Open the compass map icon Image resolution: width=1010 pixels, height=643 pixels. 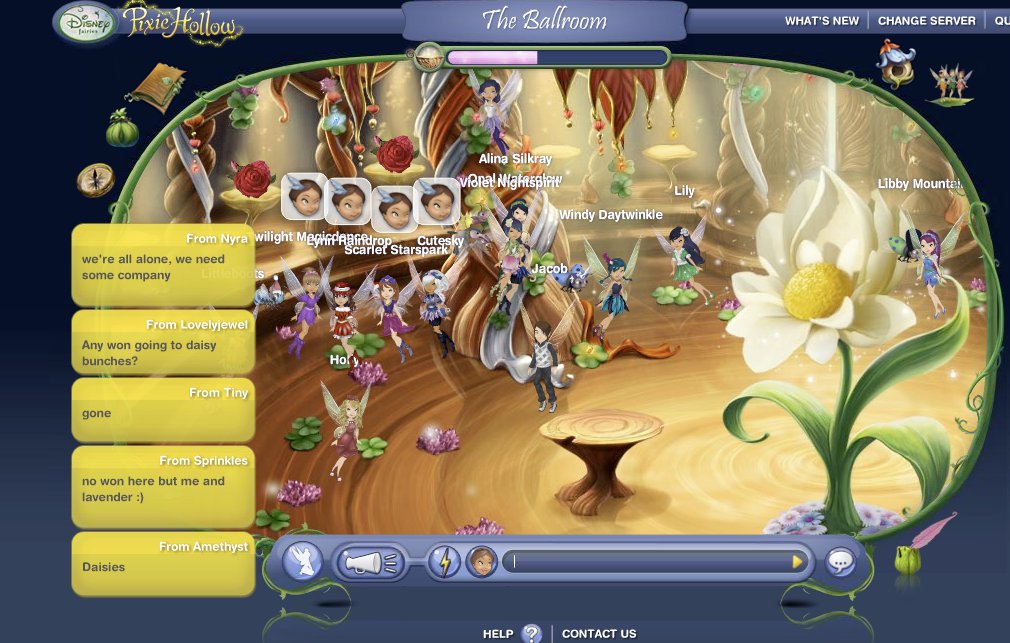(96, 180)
